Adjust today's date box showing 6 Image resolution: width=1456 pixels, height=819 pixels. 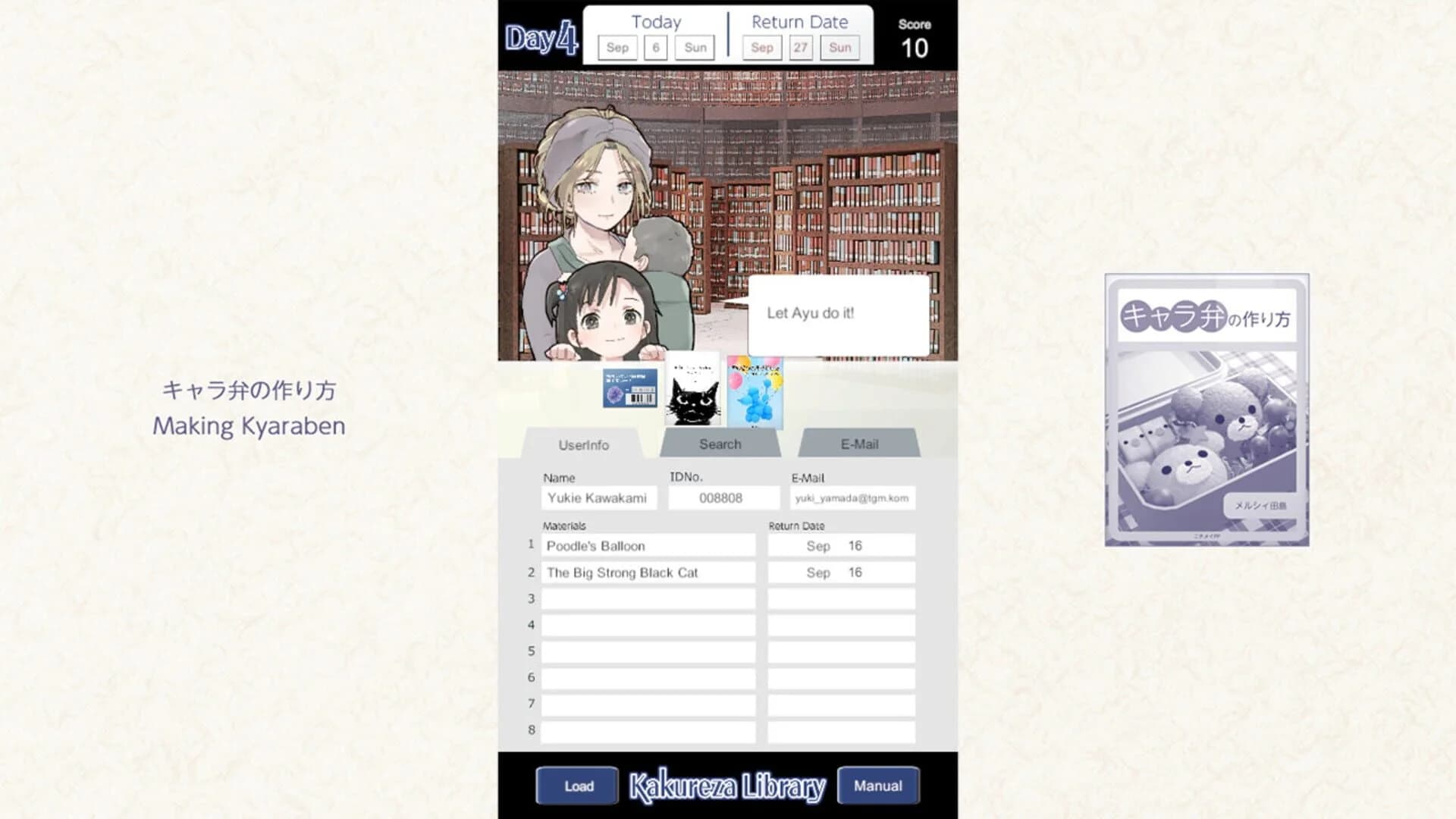pos(655,47)
